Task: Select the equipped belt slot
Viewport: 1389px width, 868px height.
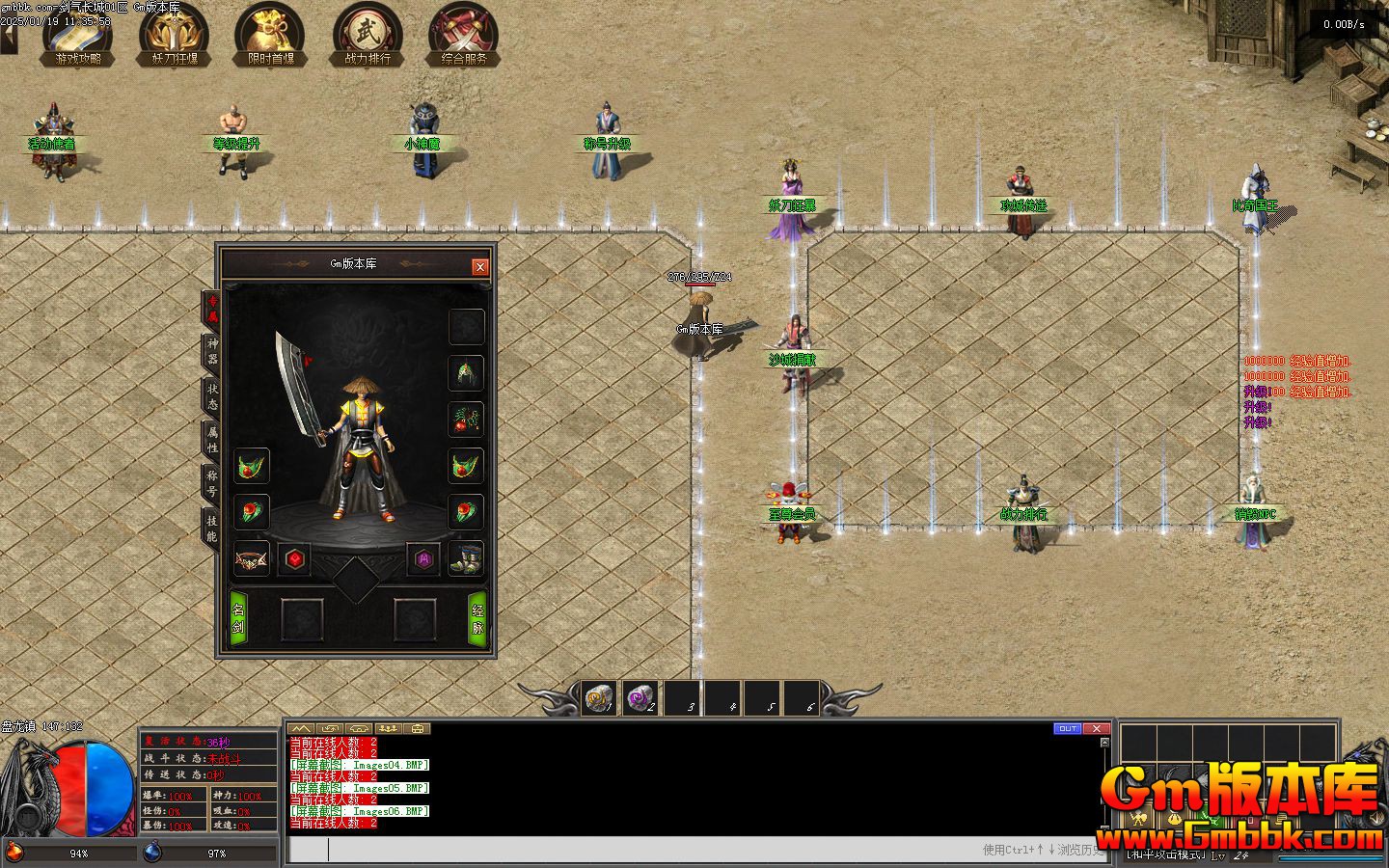Action: (252, 558)
